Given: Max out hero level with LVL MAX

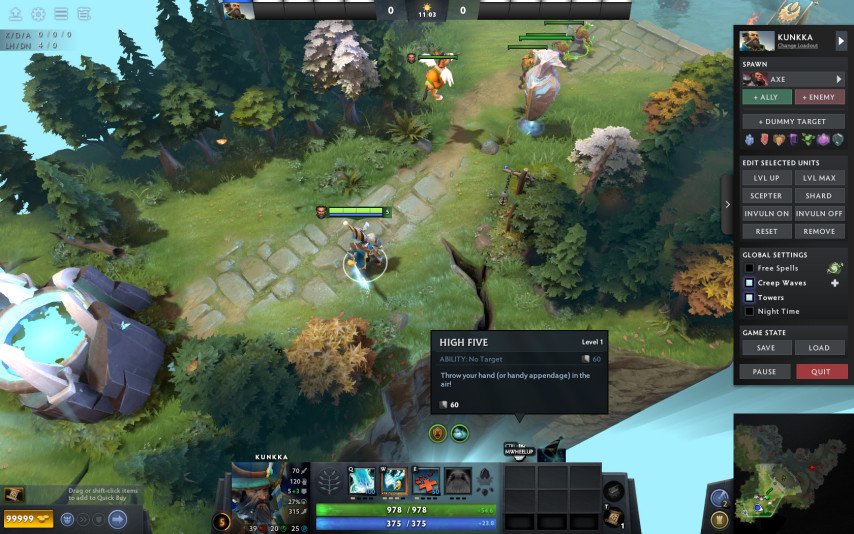Looking at the screenshot, I should click(x=820, y=178).
